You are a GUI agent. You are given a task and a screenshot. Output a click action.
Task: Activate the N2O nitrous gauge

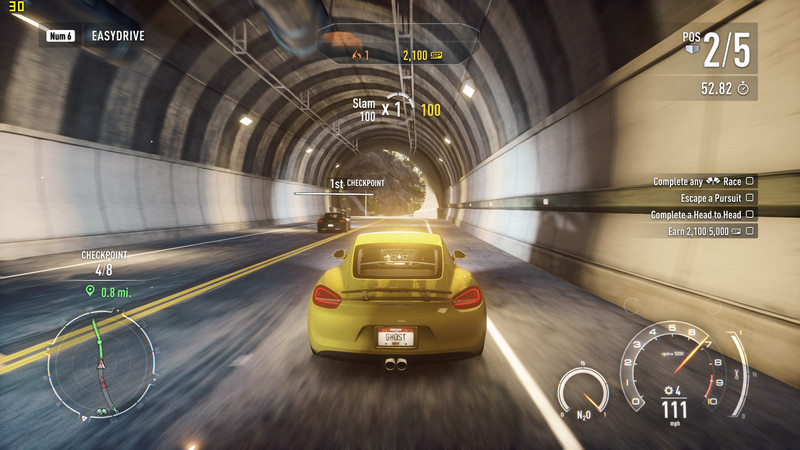(582, 392)
